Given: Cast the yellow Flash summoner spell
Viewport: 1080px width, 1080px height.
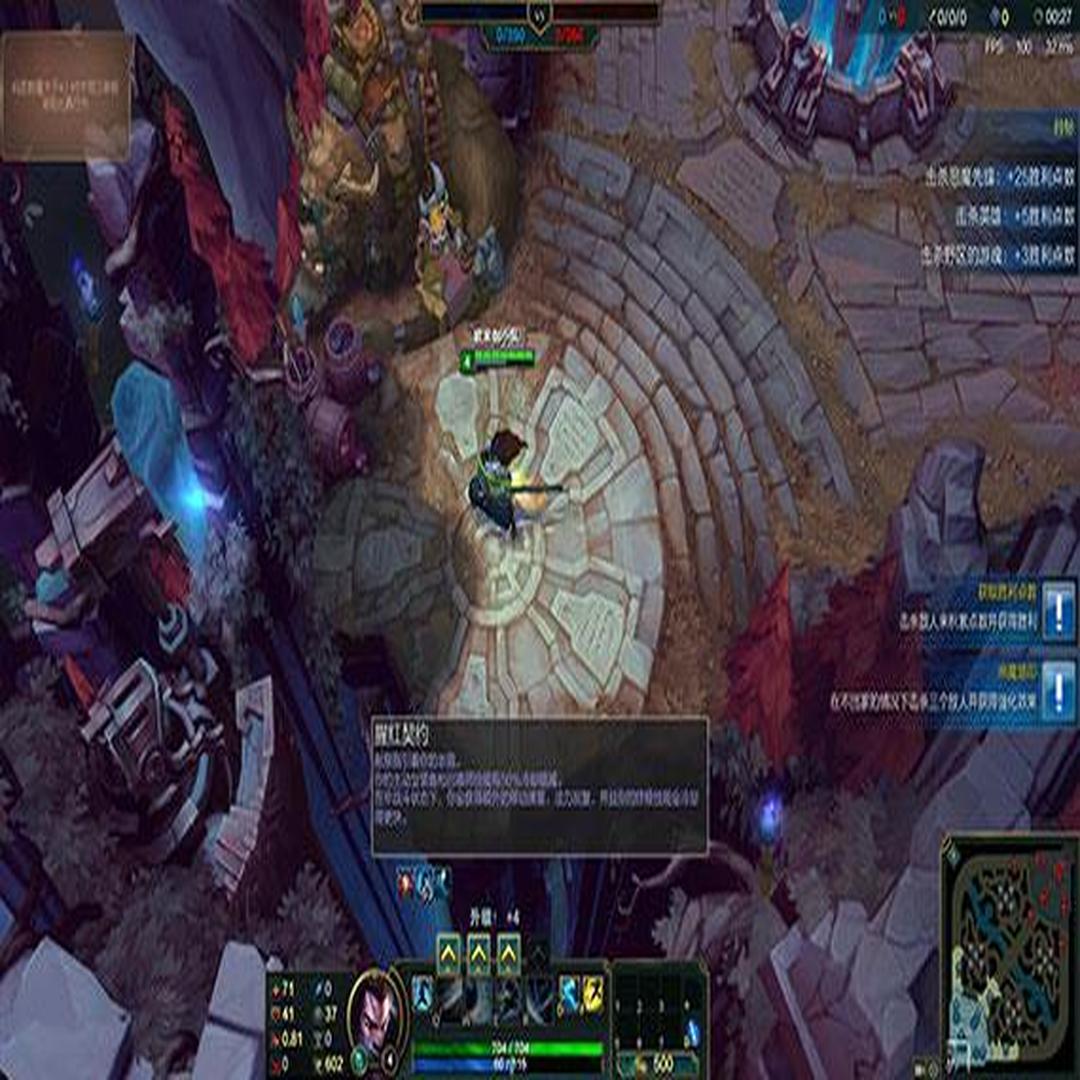Looking at the screenshot, I should click(593, 993).
